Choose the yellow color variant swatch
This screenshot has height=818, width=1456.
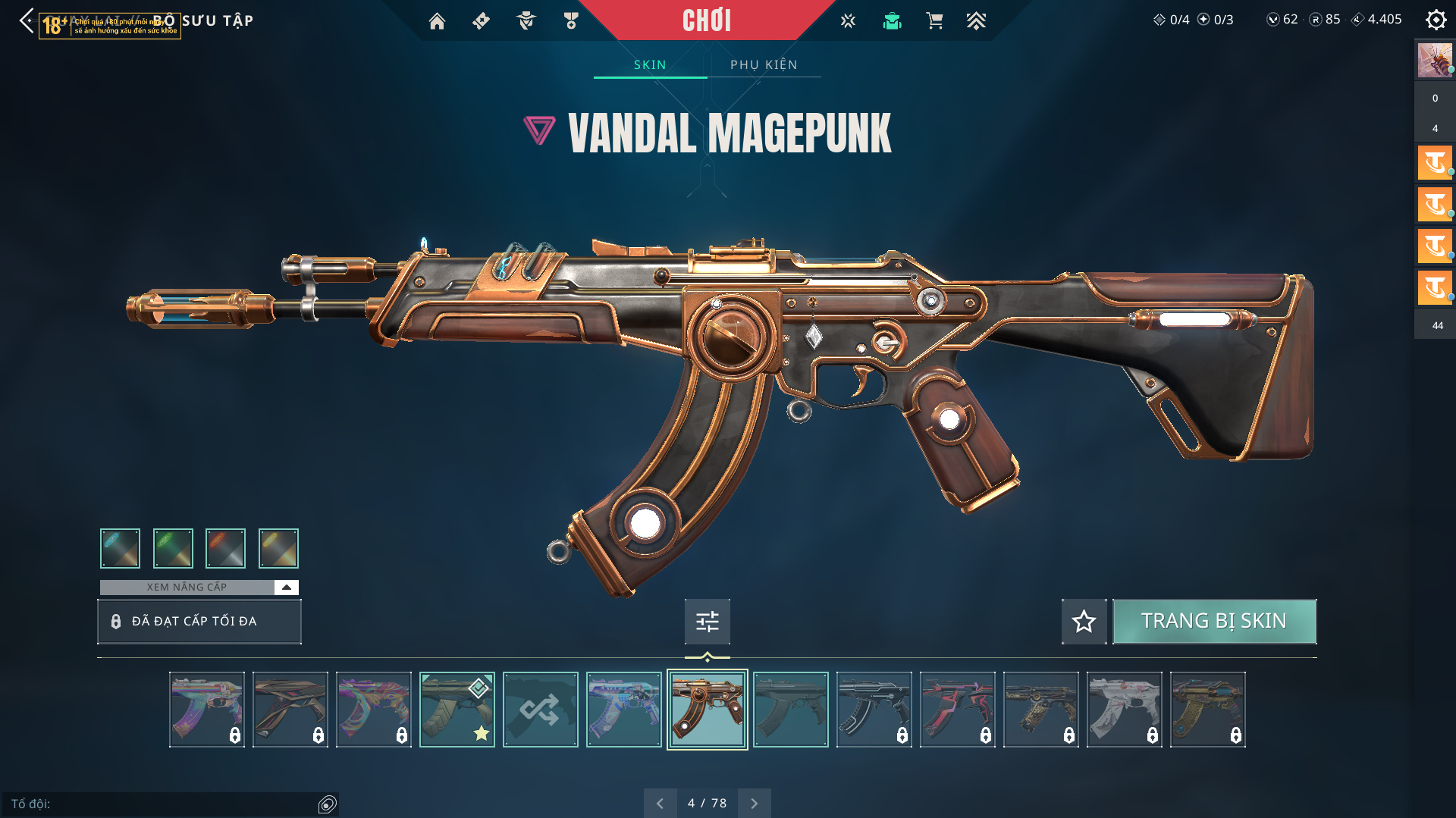click(278, 548)
